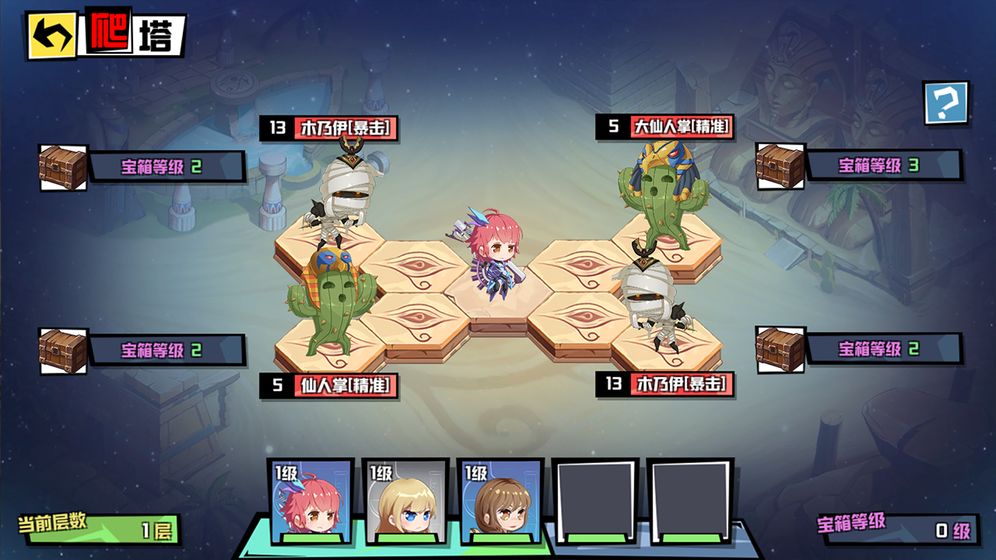This screenshot has height=560, width=996.
Task: Open the blue question mark help
Action: point(945,102)
